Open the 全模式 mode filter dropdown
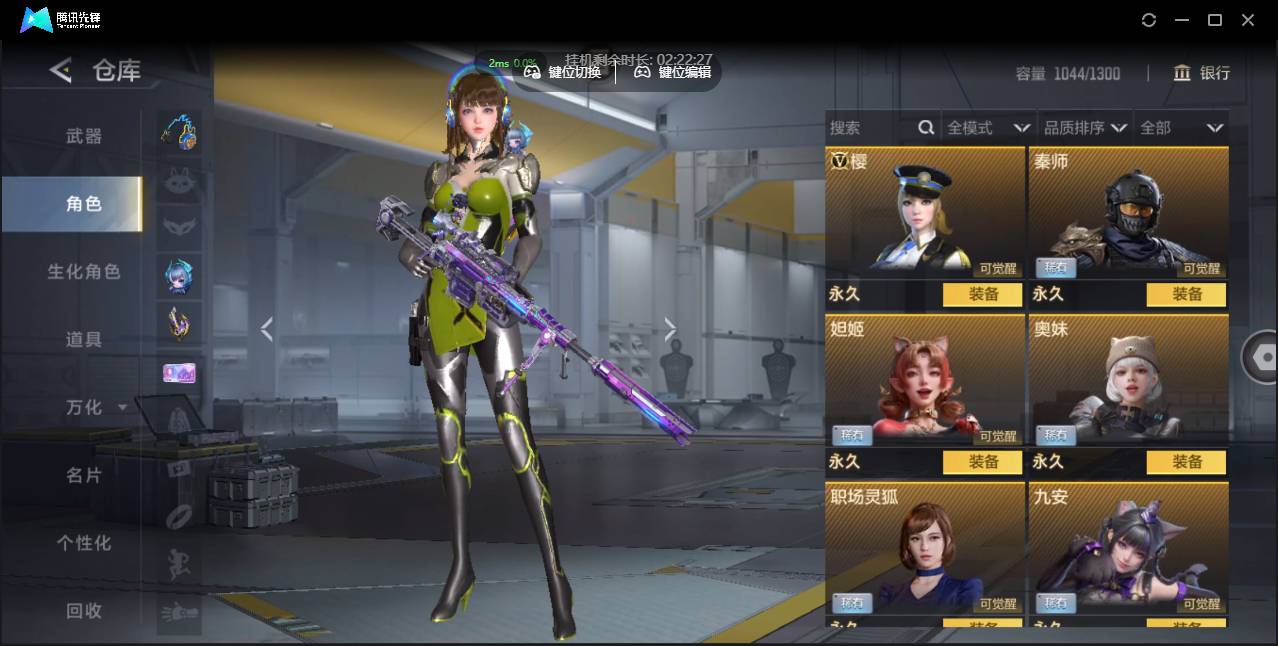Viewport: 1278px width, 646px height. (988, 128)
